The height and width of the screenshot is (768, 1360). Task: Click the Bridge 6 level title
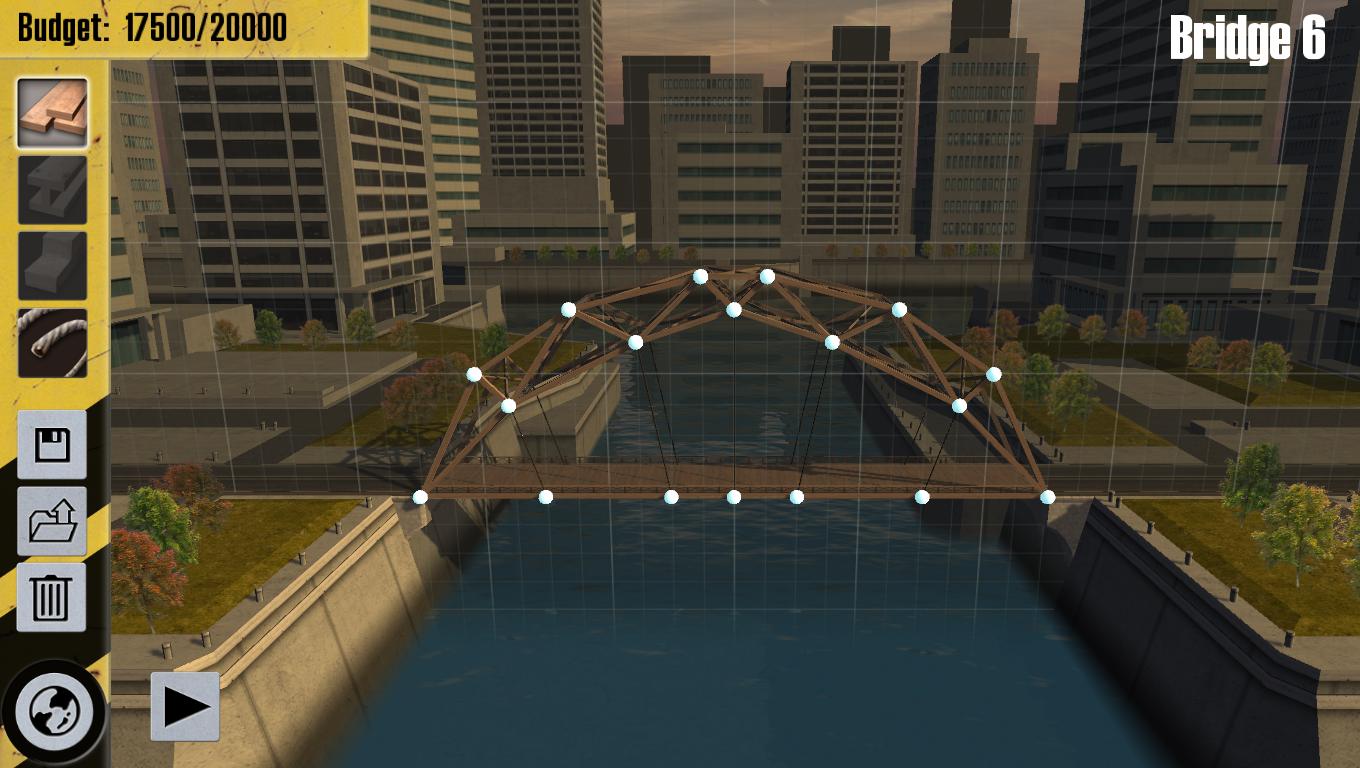[x=1247, y=37]
